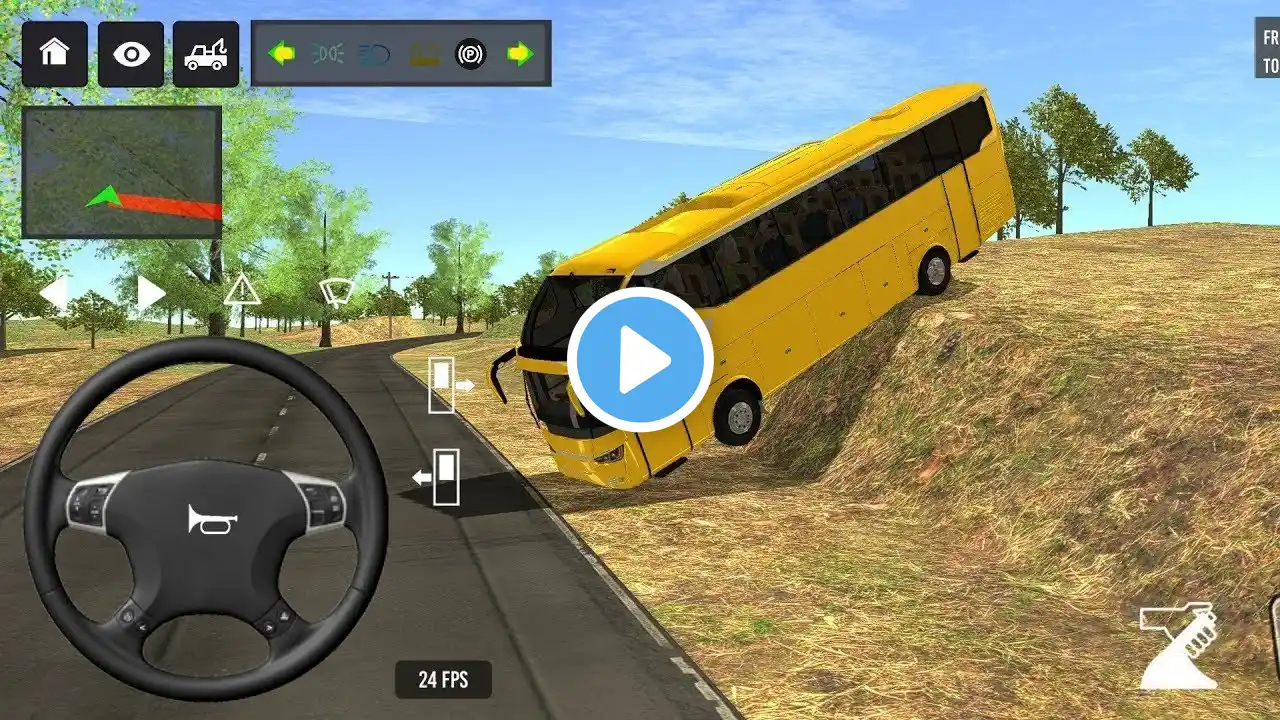Switch camera view with the eye icon
The image size is (1280, 720).
click(x=130, y=54)
